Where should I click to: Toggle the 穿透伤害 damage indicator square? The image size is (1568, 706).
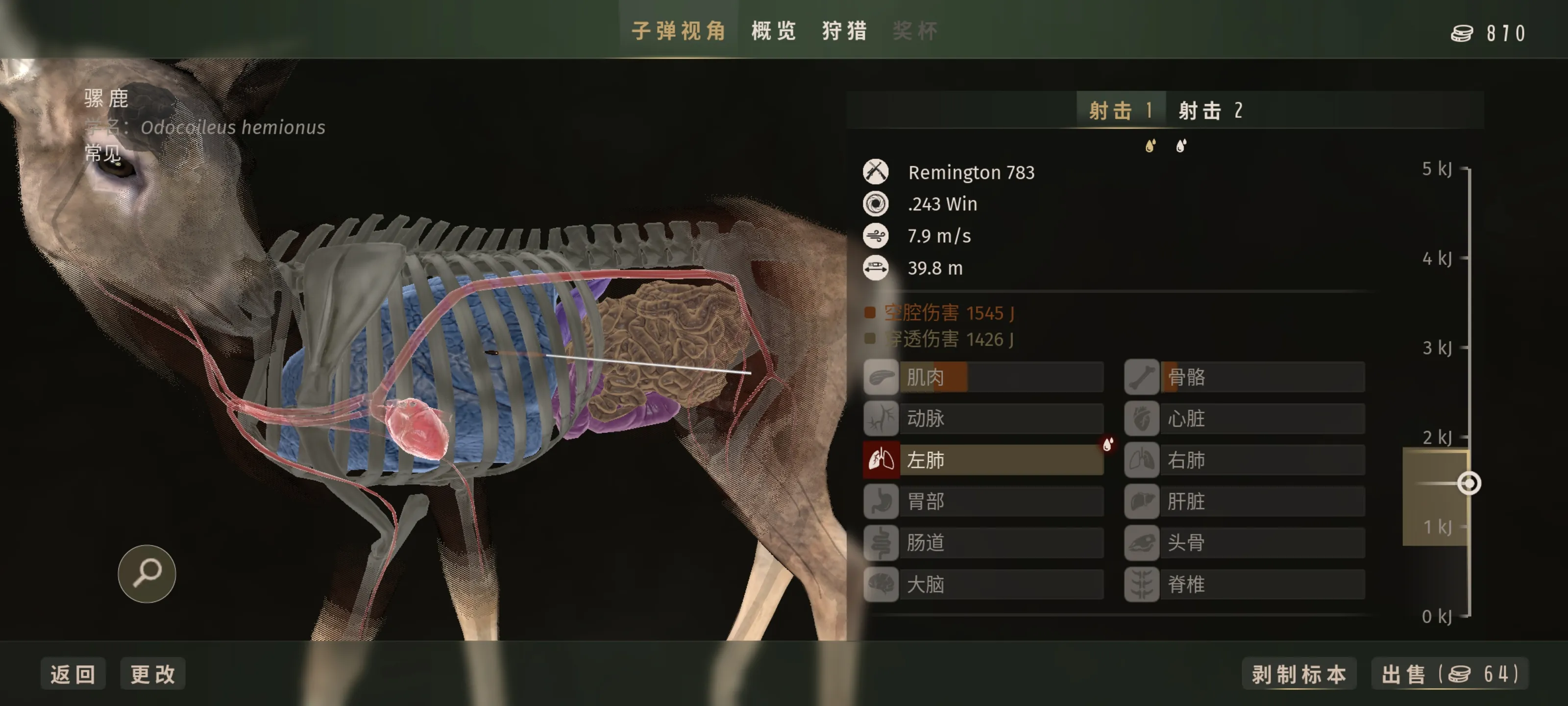tap(869, 339)
